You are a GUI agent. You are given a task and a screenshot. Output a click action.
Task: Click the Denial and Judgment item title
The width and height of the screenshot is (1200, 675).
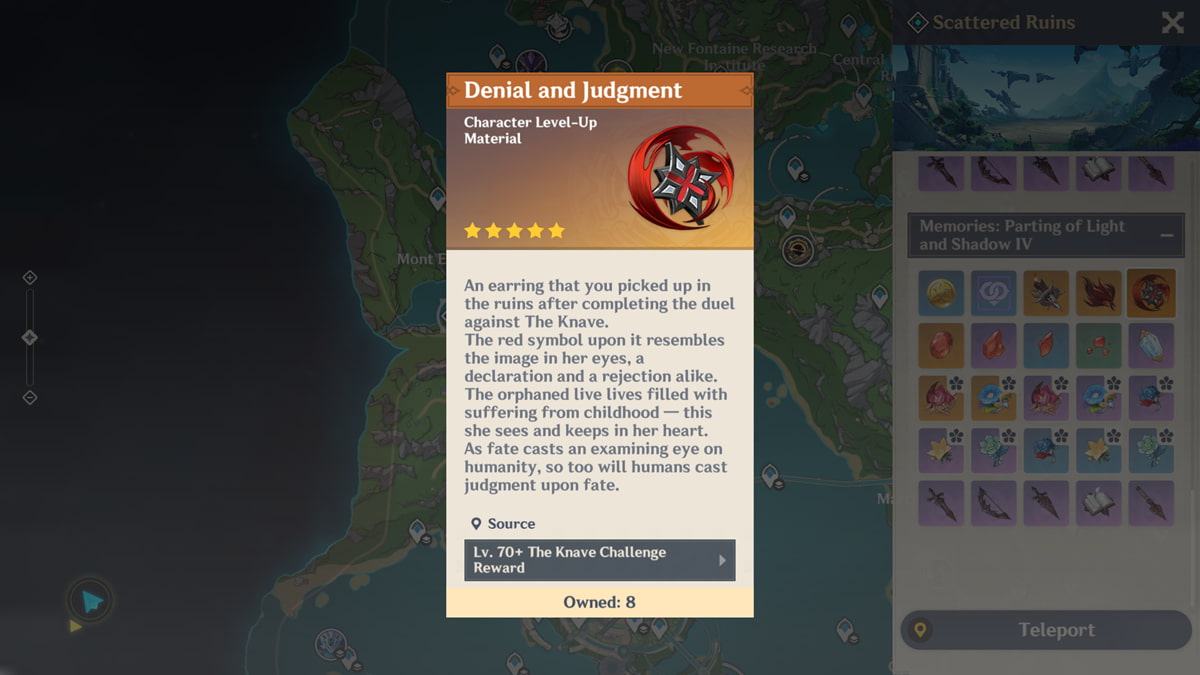coord(573,91)
